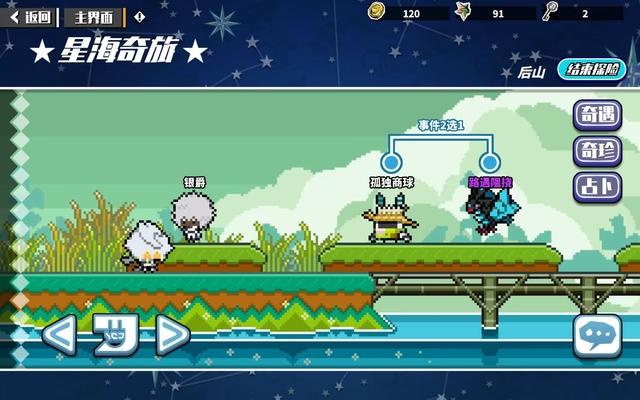
Task: Select the 路遇阻挠 event node
Action: 489,161
